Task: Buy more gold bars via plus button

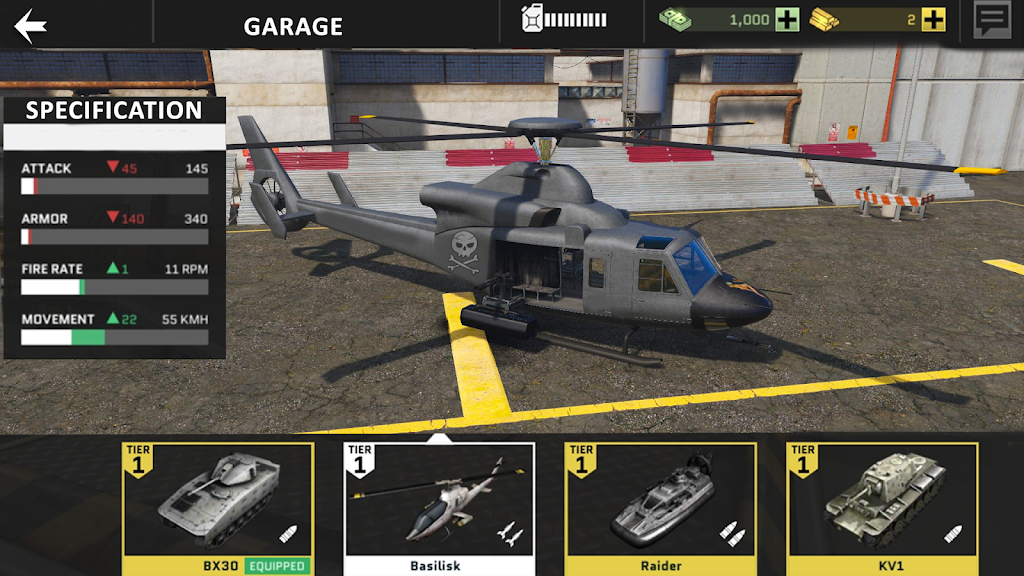Action: click(x=933, y=20)
